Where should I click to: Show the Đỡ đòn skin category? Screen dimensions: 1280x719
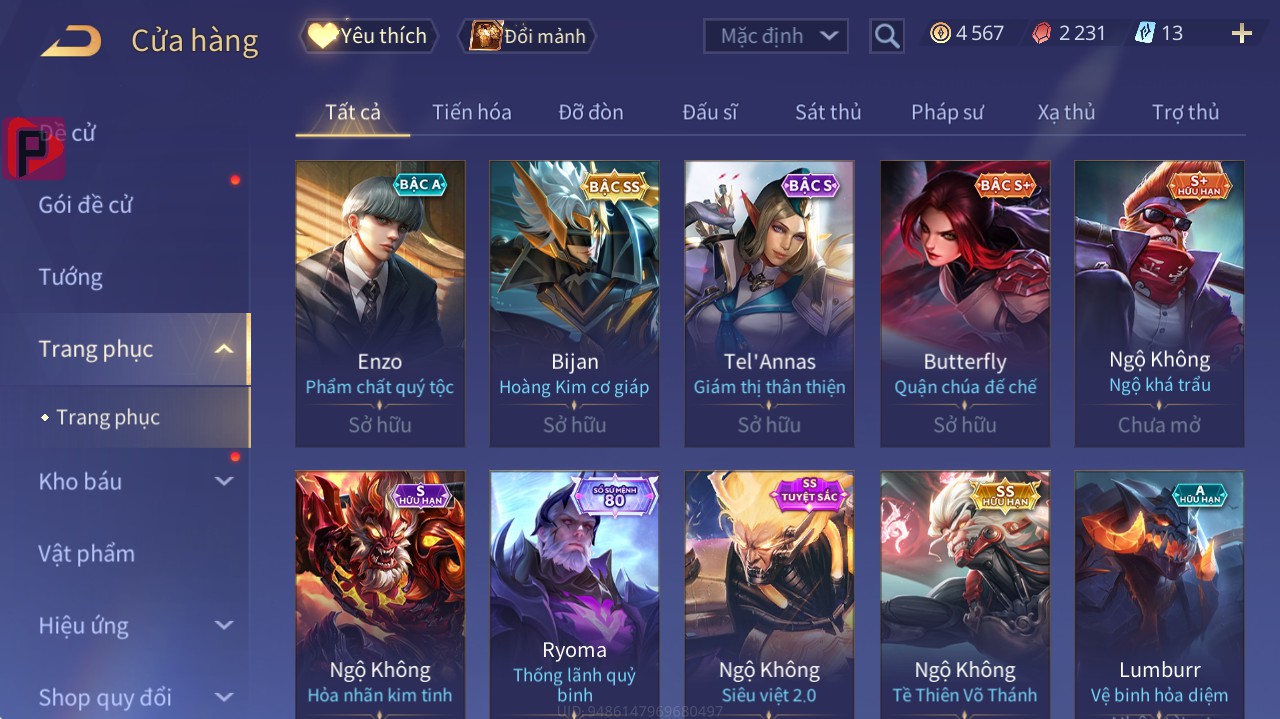590,112
